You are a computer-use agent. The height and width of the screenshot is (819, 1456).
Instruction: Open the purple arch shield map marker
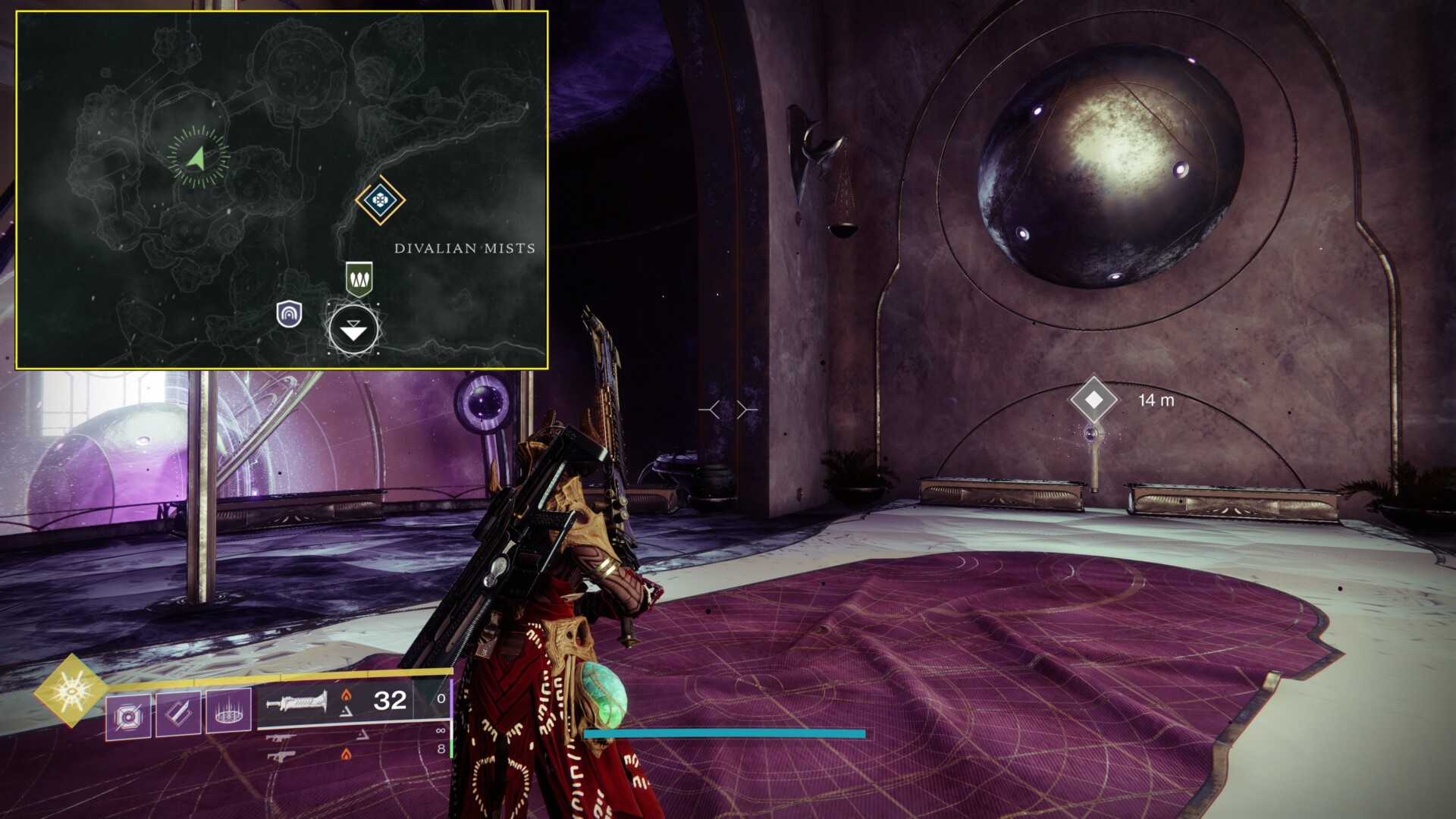[289, 313]
